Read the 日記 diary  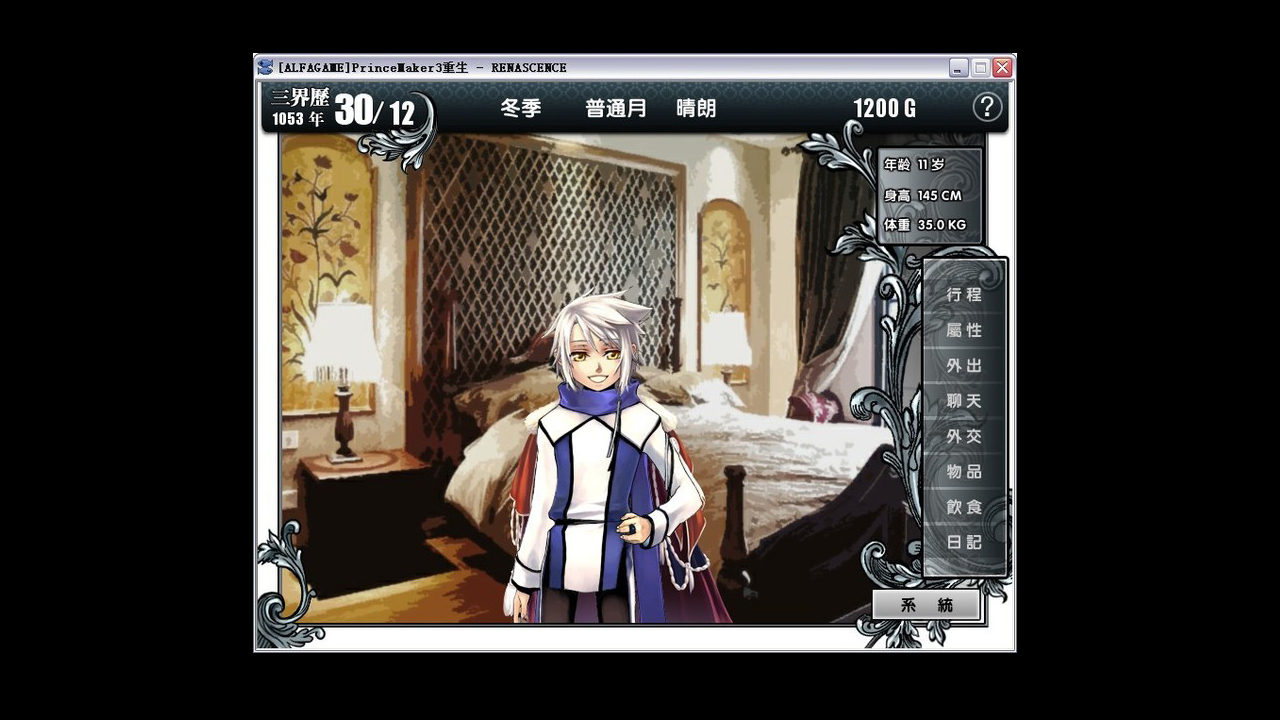(963, 543)
